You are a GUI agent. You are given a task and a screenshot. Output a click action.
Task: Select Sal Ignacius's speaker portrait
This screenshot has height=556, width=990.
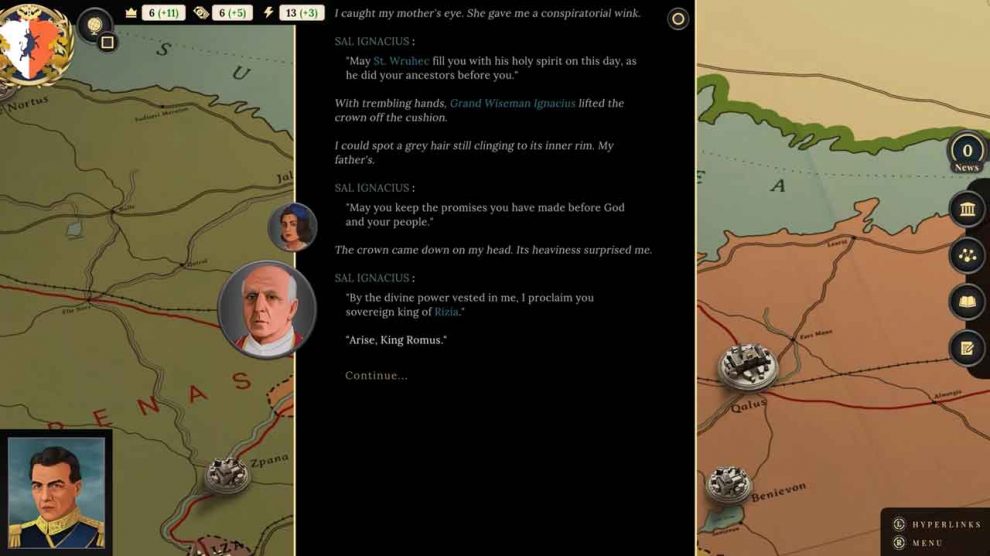(267, 309)
